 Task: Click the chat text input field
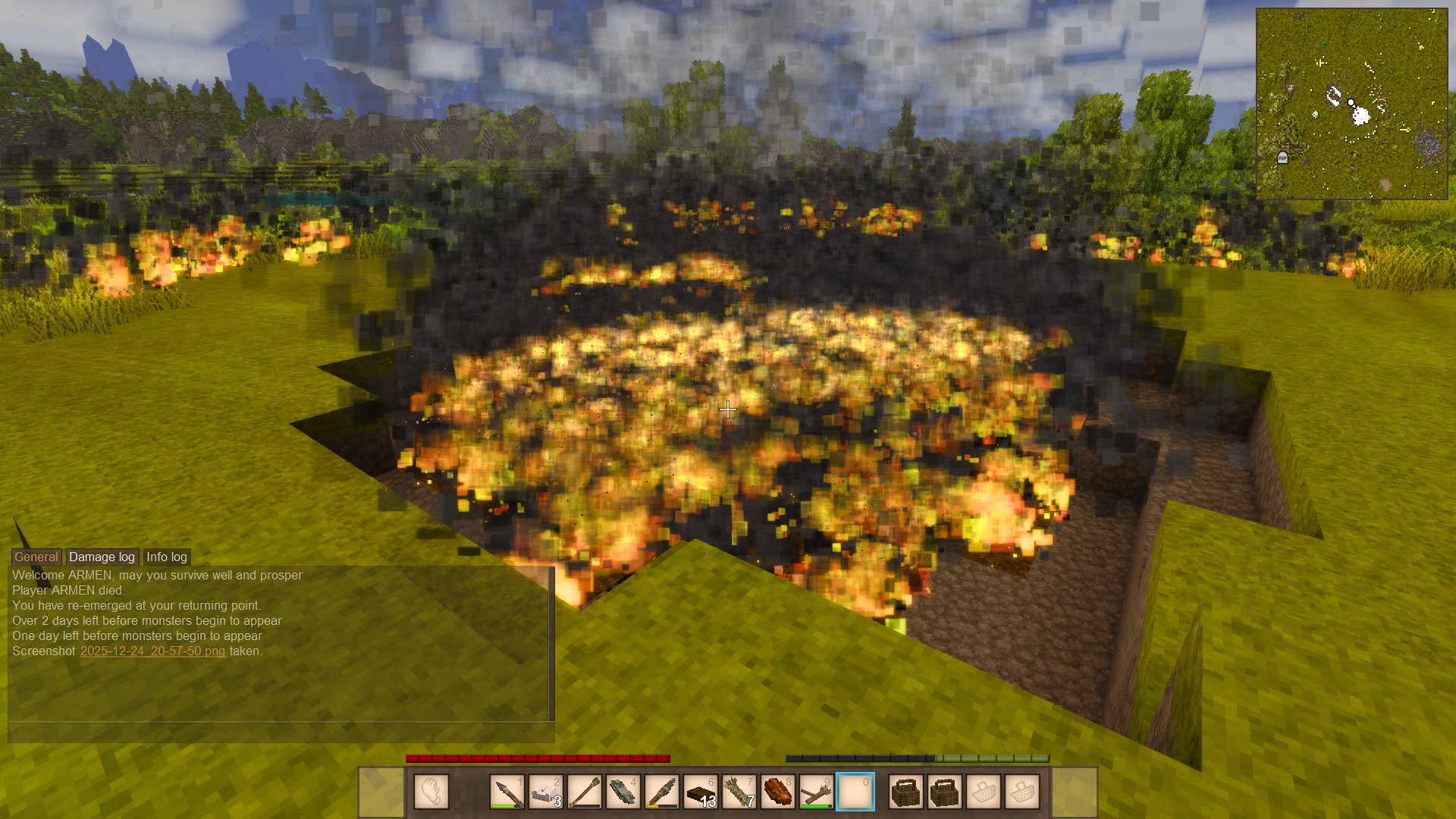281,733
